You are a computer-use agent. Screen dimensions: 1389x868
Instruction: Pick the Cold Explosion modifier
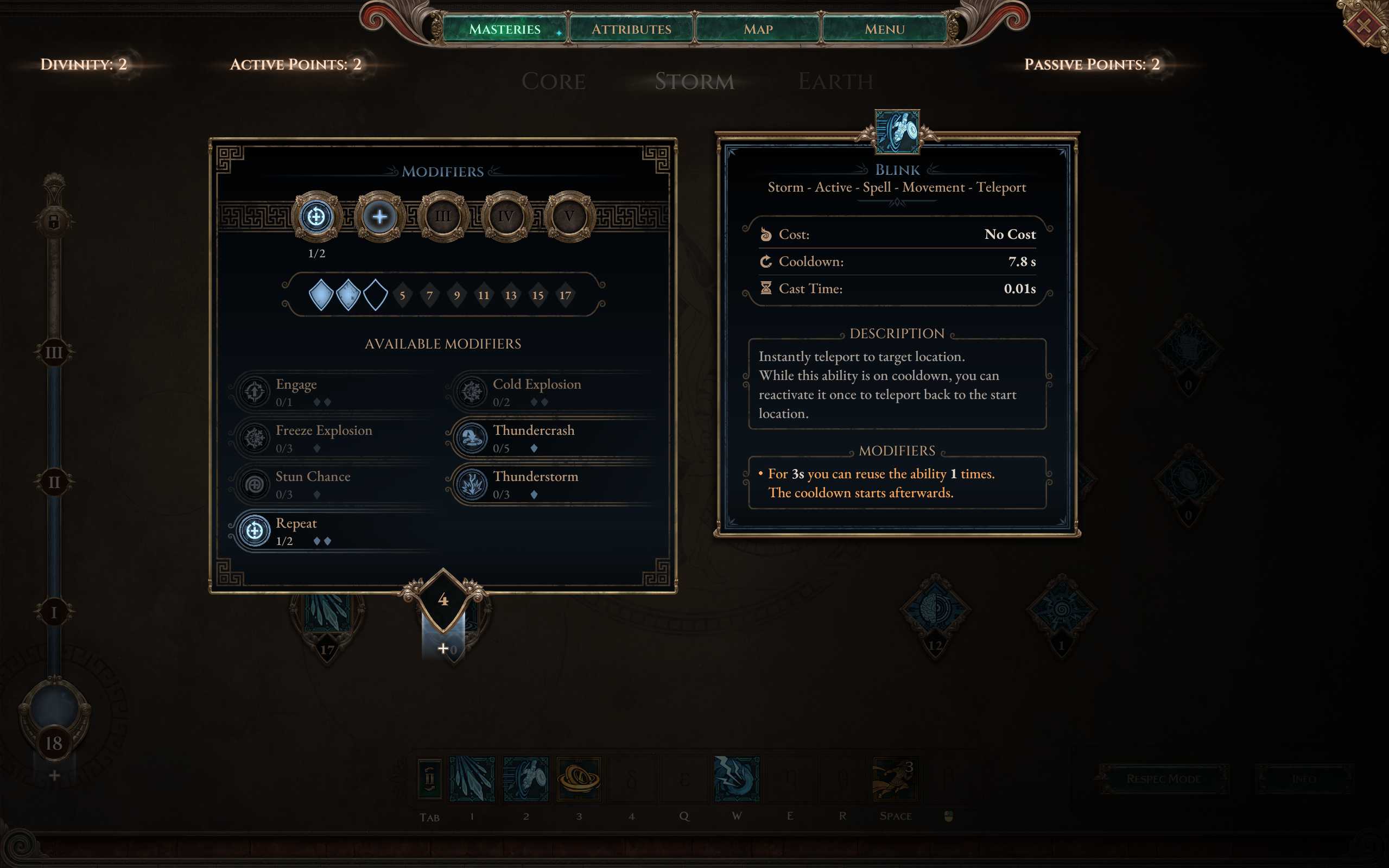(x=551, y=392)
